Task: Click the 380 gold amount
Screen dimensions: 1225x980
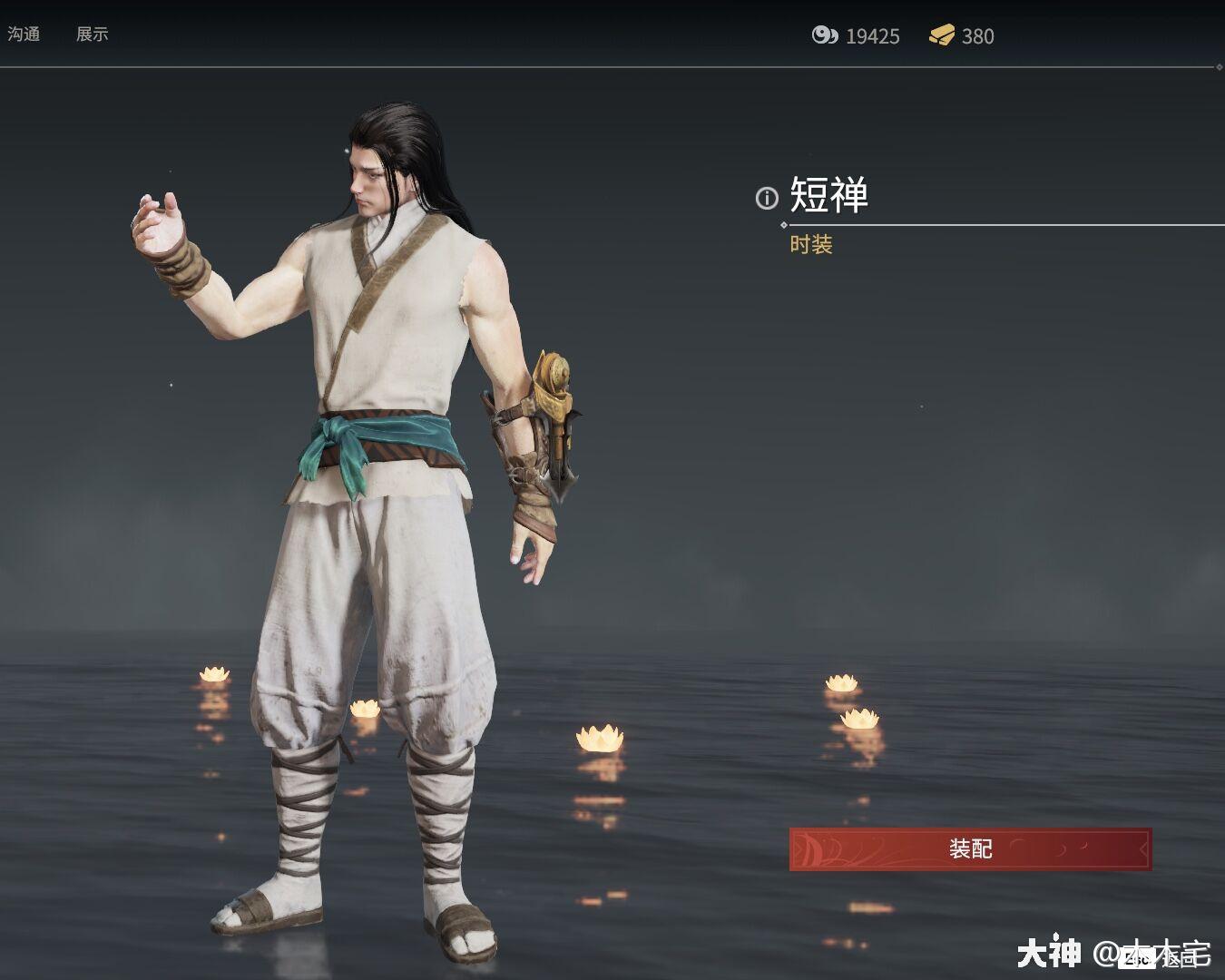Action: point(978,36)
